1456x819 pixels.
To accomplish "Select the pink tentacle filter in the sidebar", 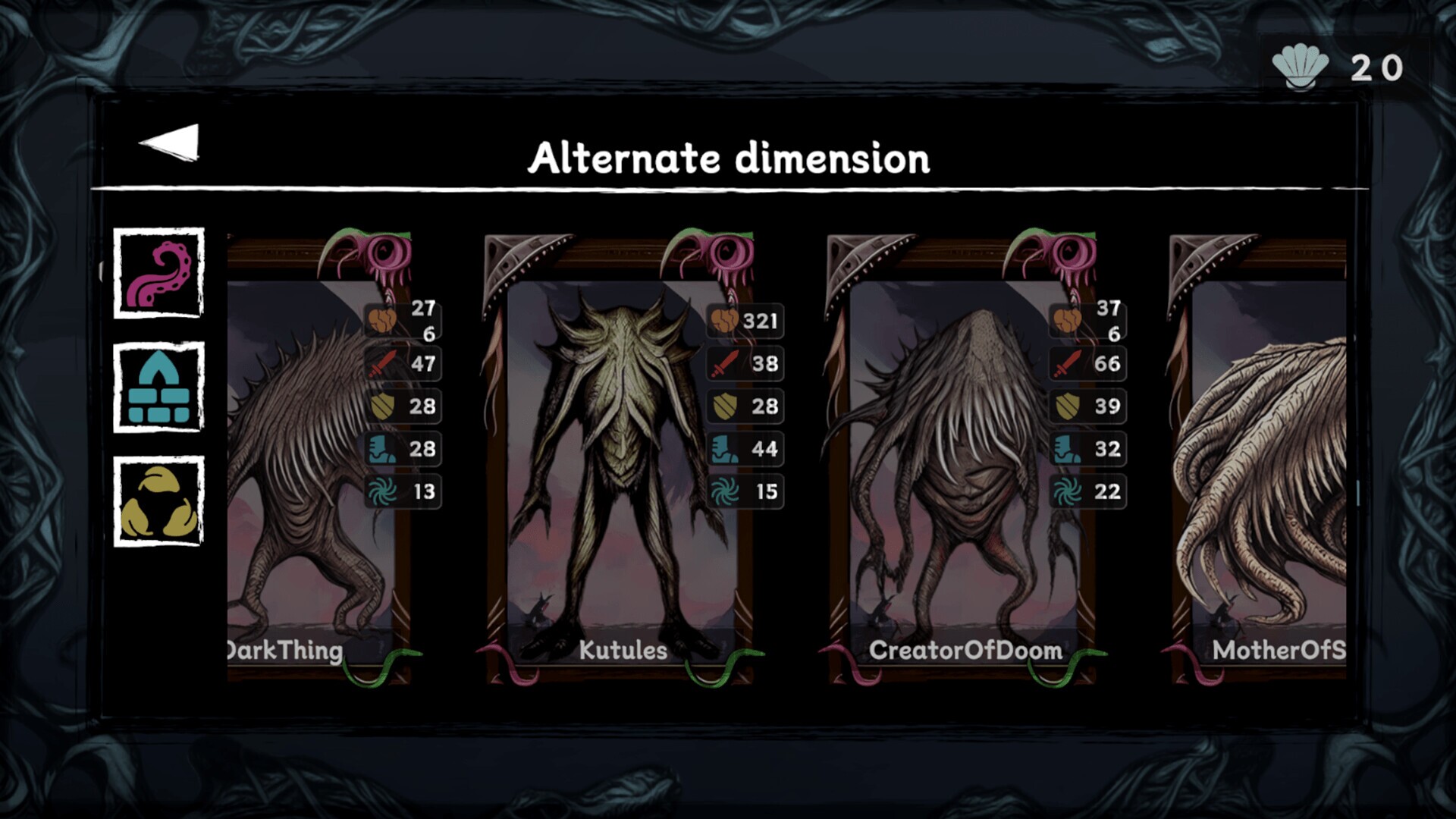I will click(159, 275).
